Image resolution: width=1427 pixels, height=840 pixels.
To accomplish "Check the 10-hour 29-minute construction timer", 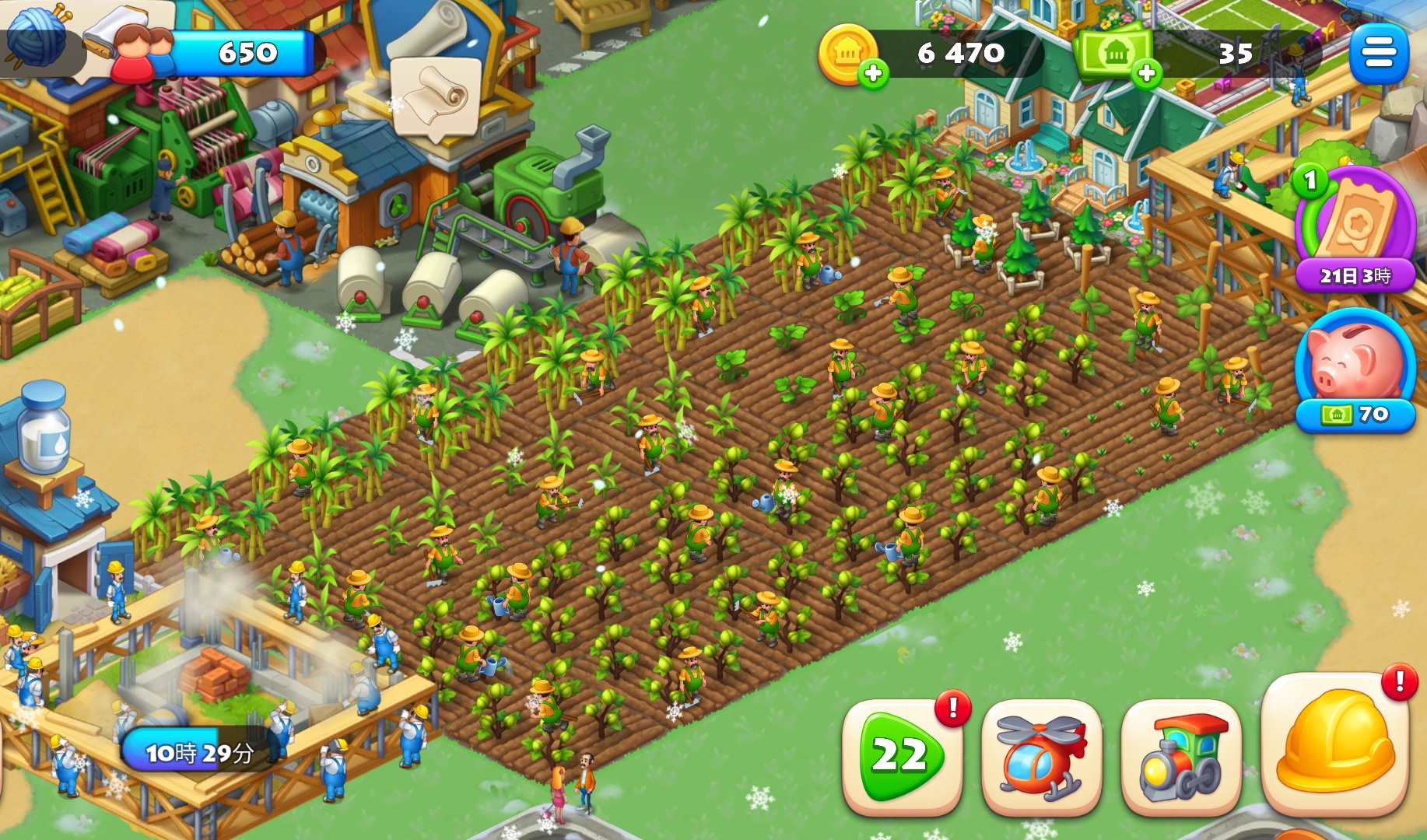I will 199,752.
